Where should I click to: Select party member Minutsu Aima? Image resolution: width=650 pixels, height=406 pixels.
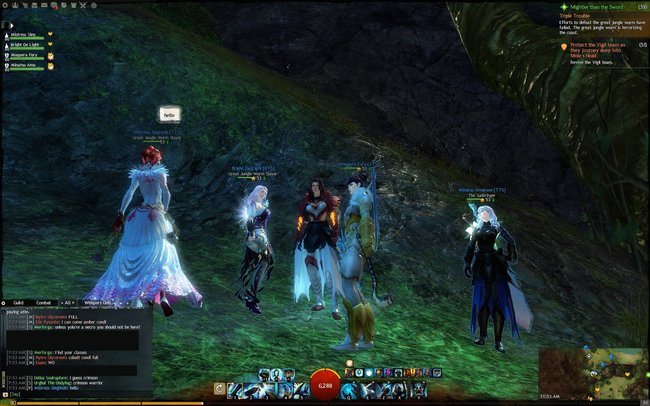(23, 66)
